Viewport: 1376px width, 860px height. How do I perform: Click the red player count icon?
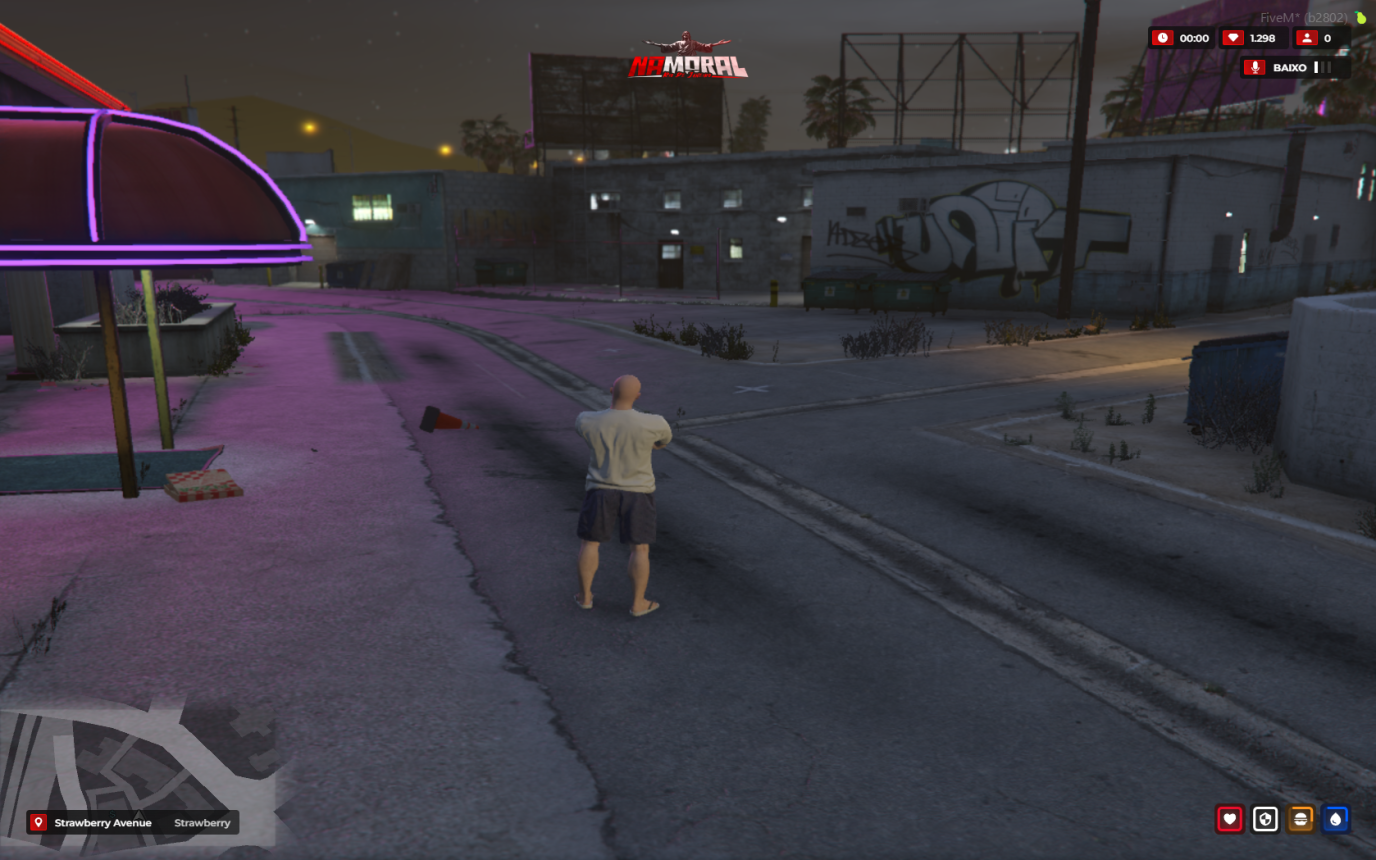[1305, 38]
